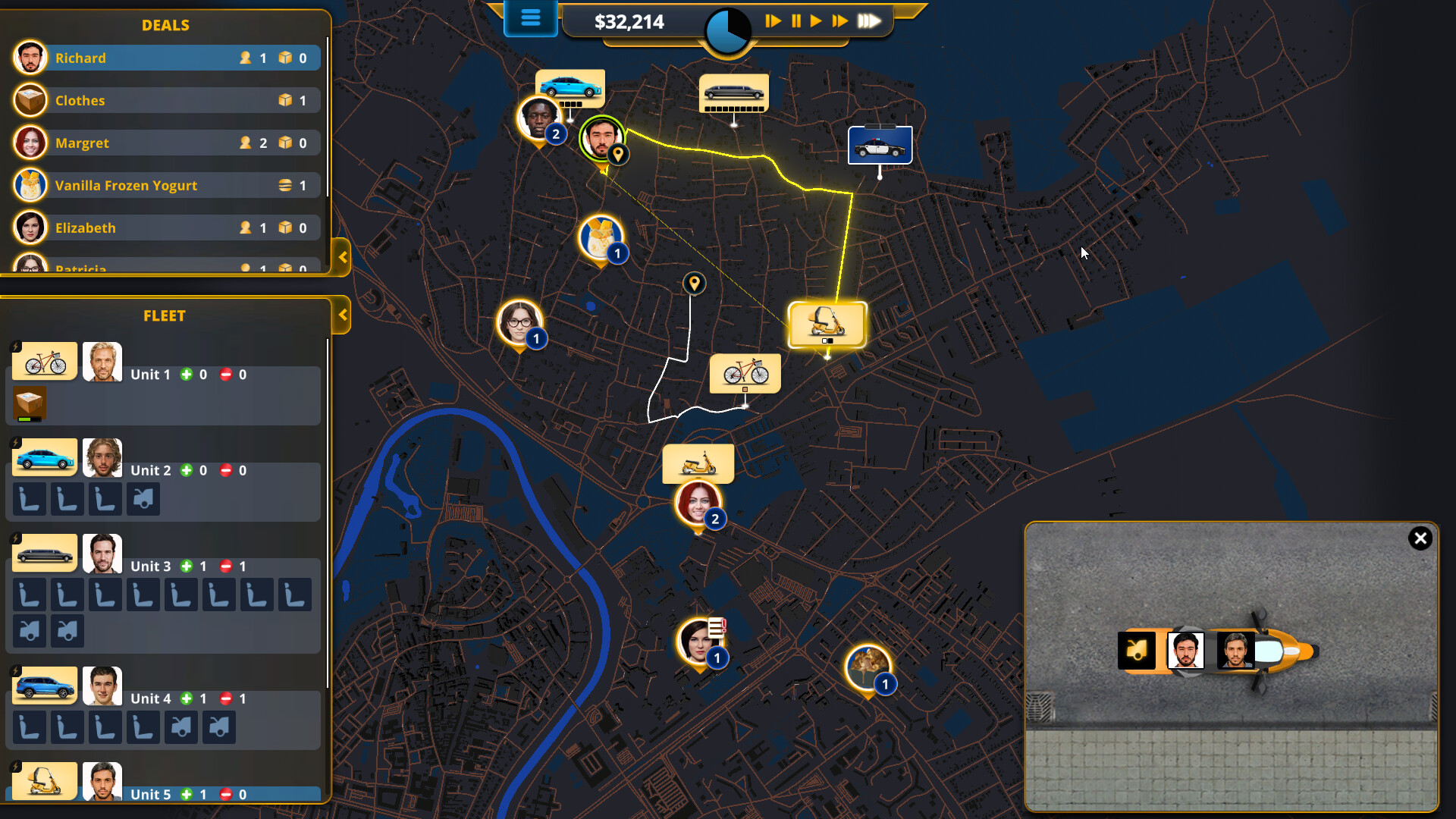Click the bicycle icon near the map center
The width and height of the screenshot is (1456, 819).
pyautogui.click(x=745, y=372)
